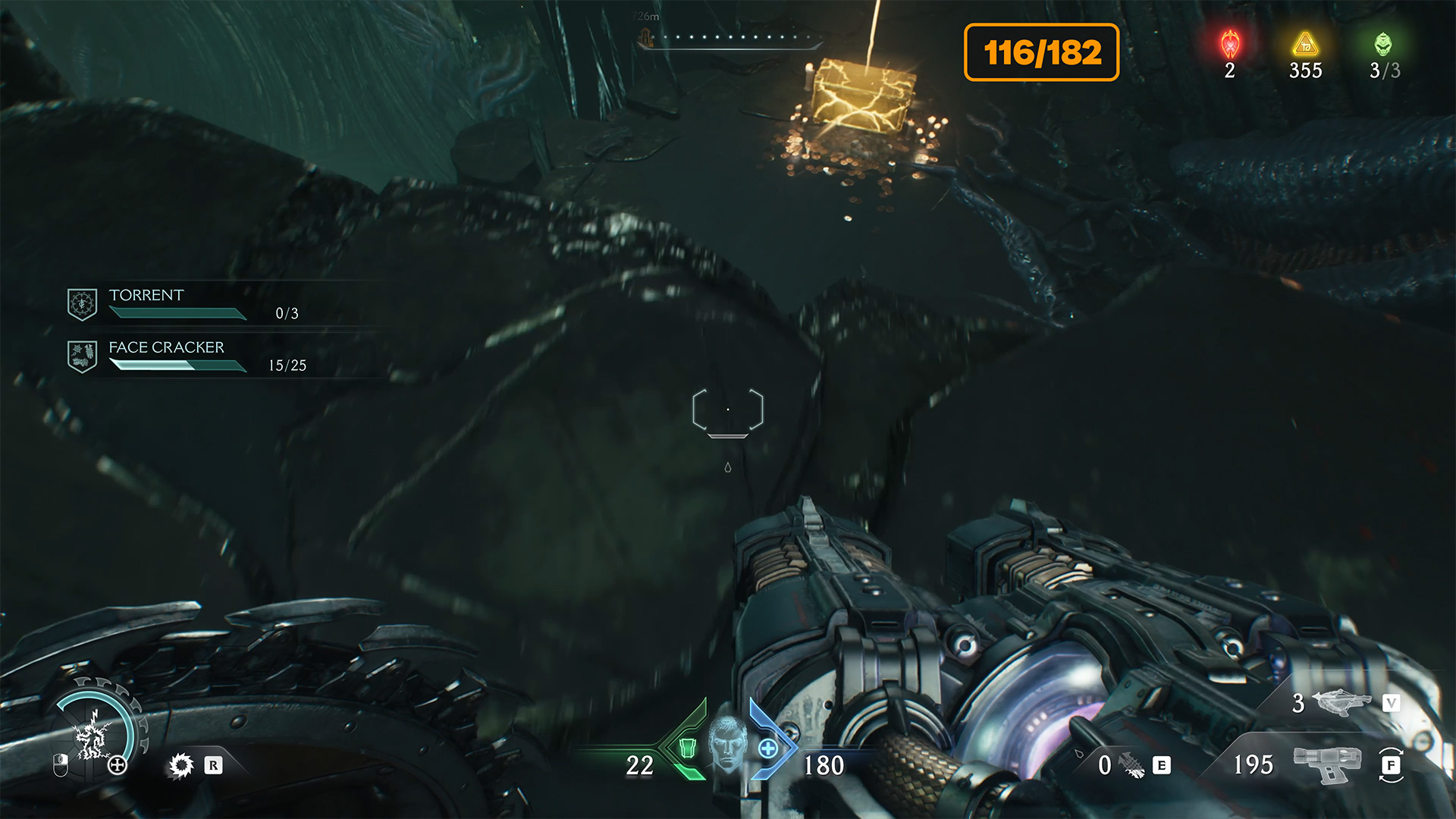The image size is (1456, 819).
Task: Click the red life sigil icon
Action: click(1230, 45)
